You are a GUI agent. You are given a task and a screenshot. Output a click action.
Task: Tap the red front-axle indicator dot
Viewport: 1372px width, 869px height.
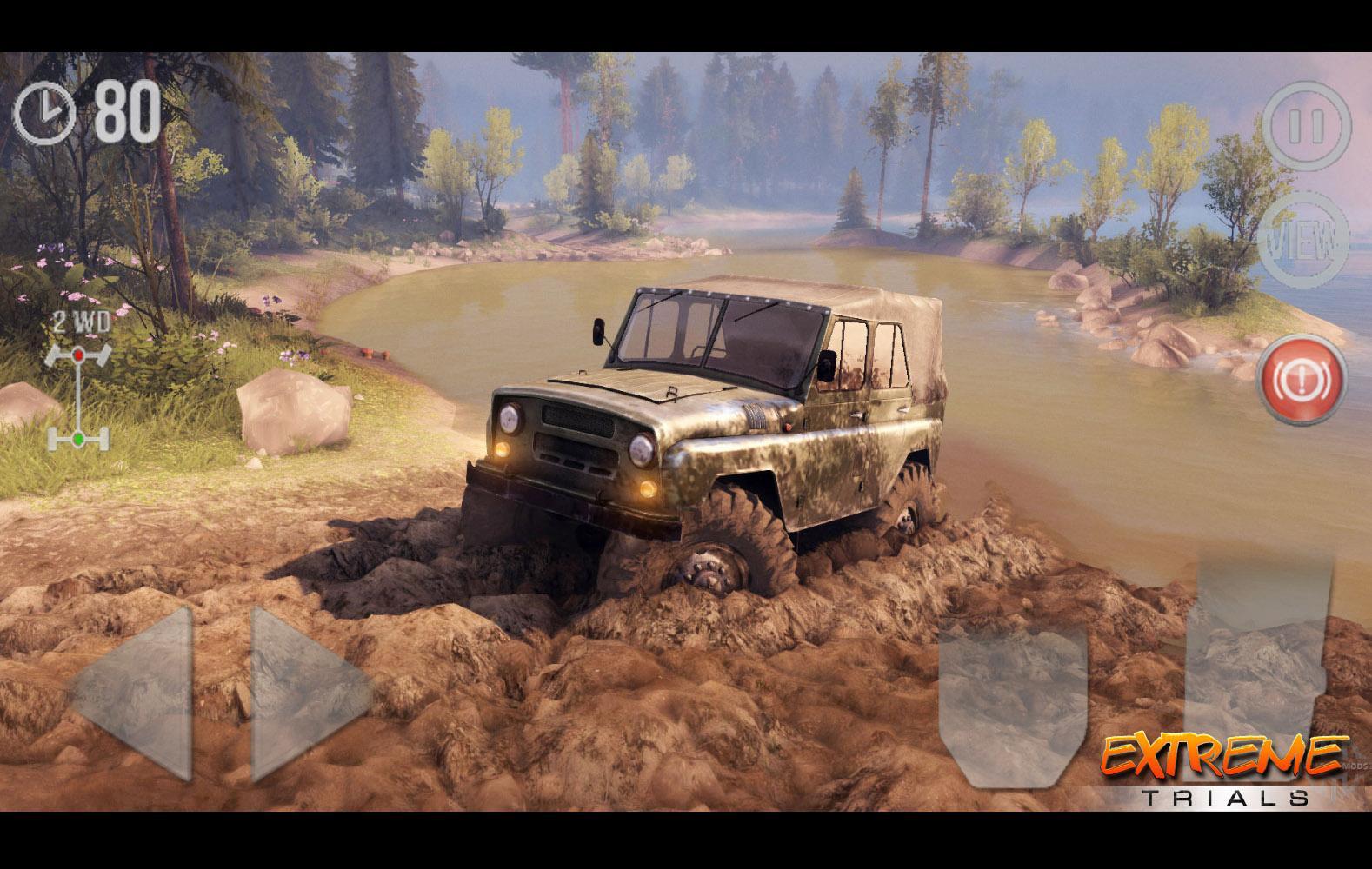(78, 355)
